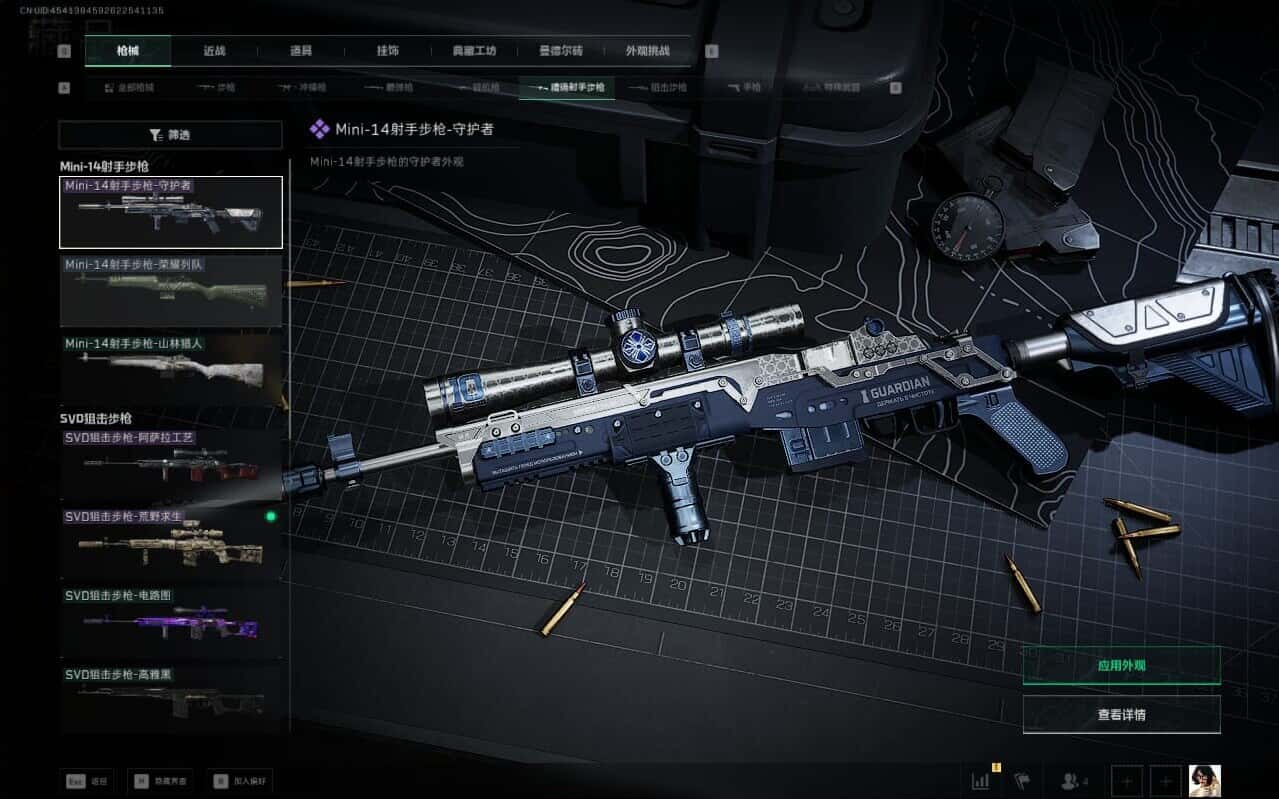Switch to the 挂饰 charms tab

[388, 51]
